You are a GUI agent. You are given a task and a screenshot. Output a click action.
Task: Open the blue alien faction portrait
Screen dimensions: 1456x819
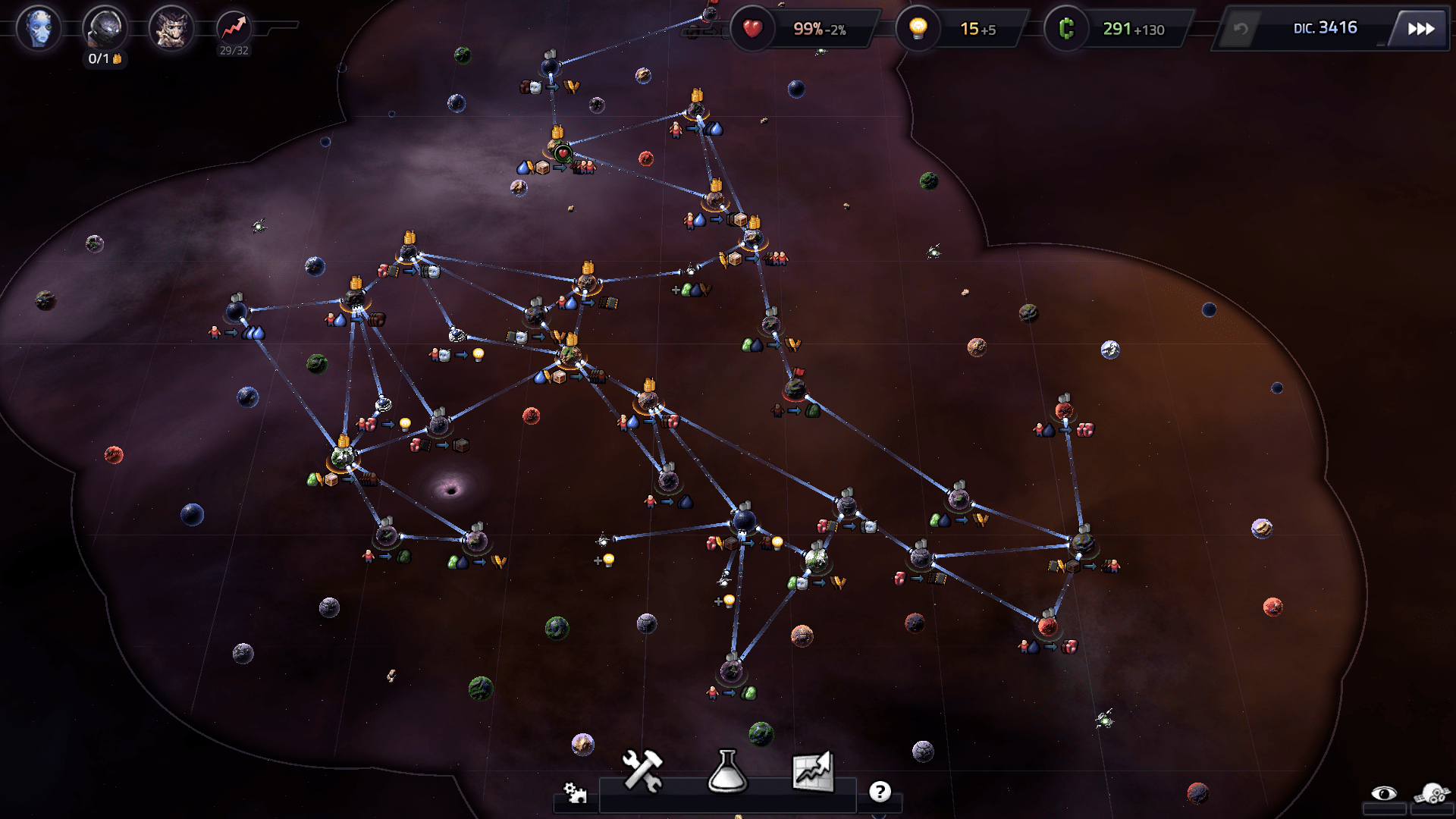pos(38,29)
